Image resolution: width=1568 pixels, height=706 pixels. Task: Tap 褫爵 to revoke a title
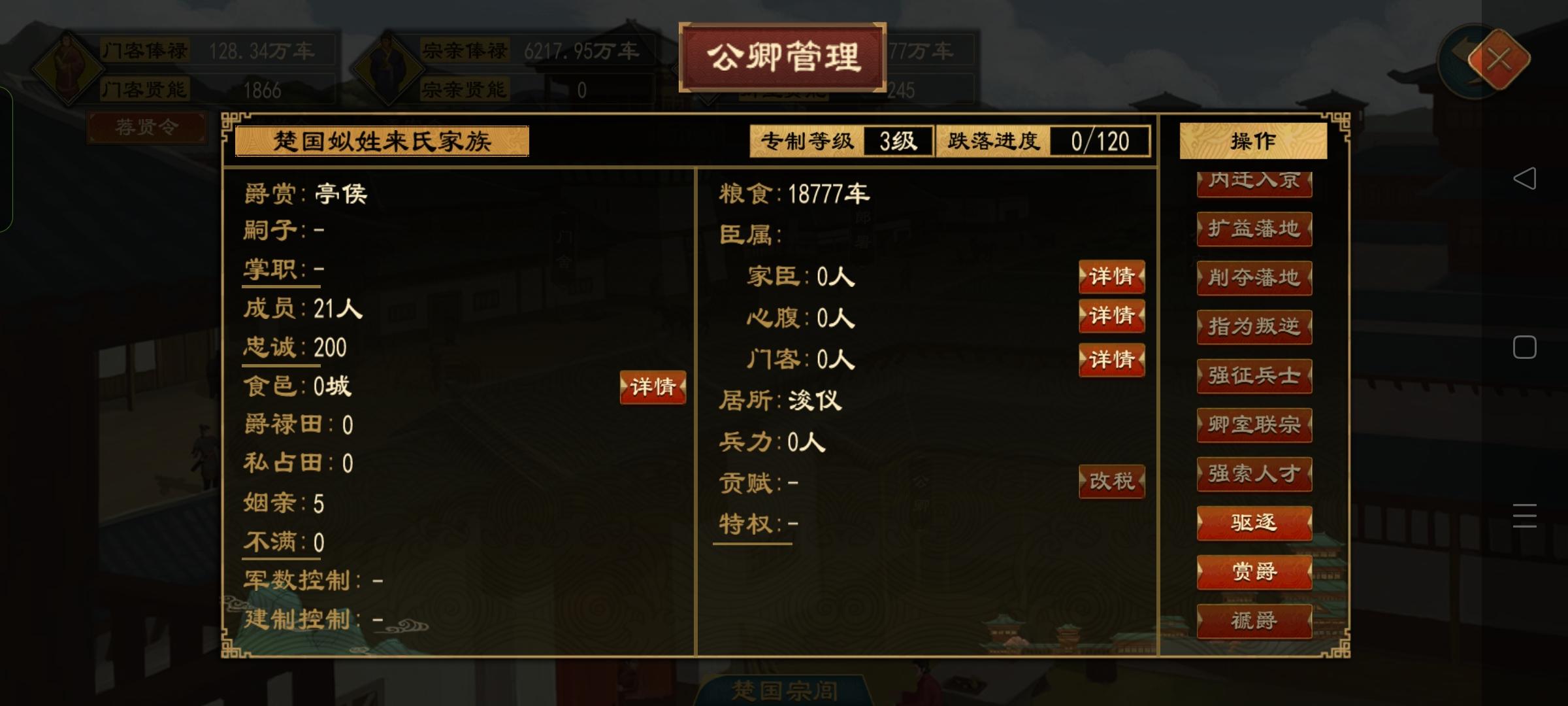(x=1253, y=620)
